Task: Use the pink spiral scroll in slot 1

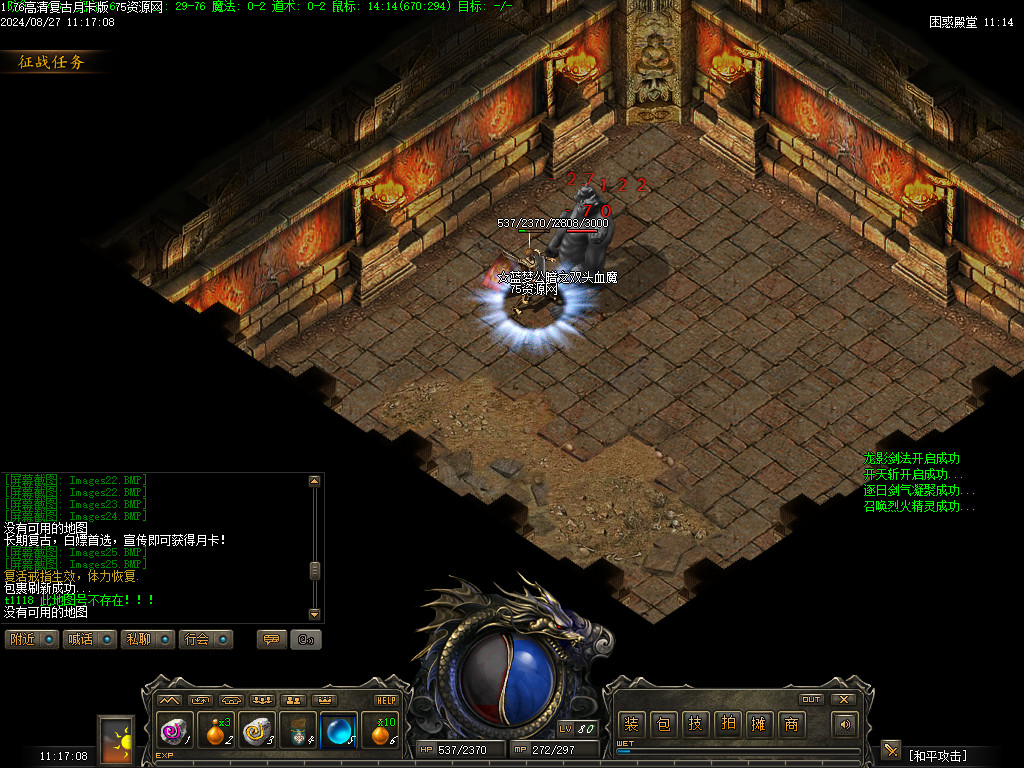Action: pyautogui.click(x=175, y=731)
